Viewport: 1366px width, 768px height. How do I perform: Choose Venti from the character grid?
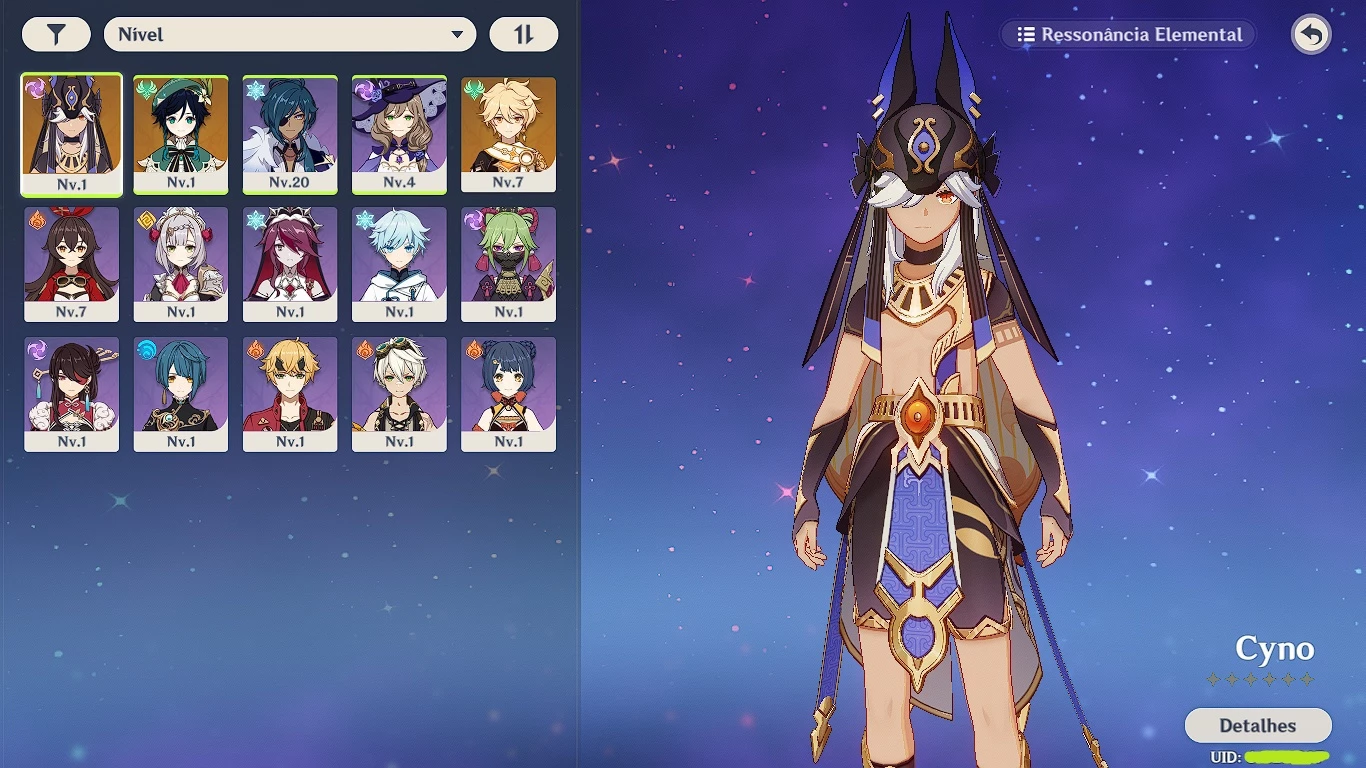pos(181,134)
